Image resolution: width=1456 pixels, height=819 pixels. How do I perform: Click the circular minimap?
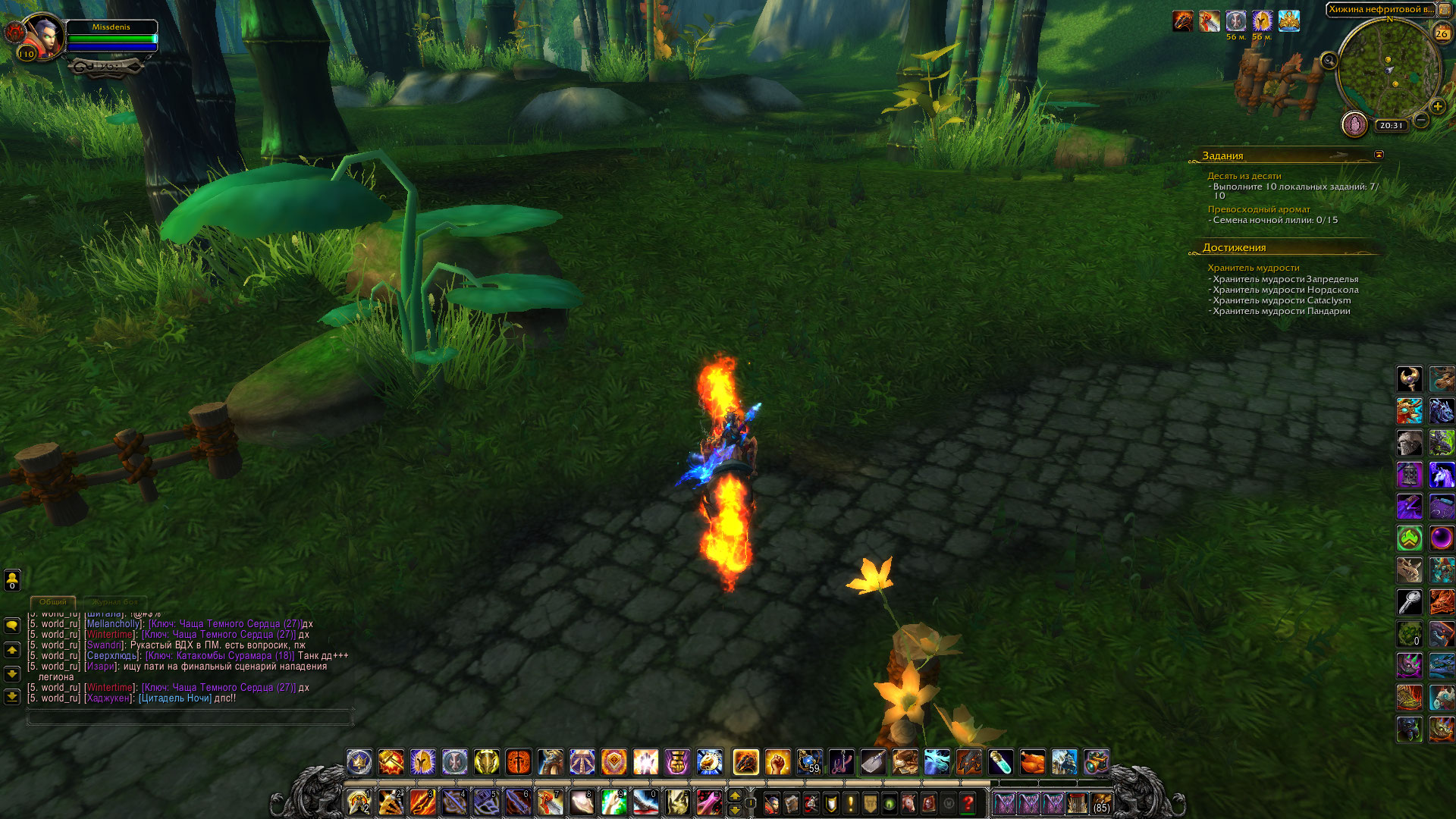click(x=1389, y=70)
